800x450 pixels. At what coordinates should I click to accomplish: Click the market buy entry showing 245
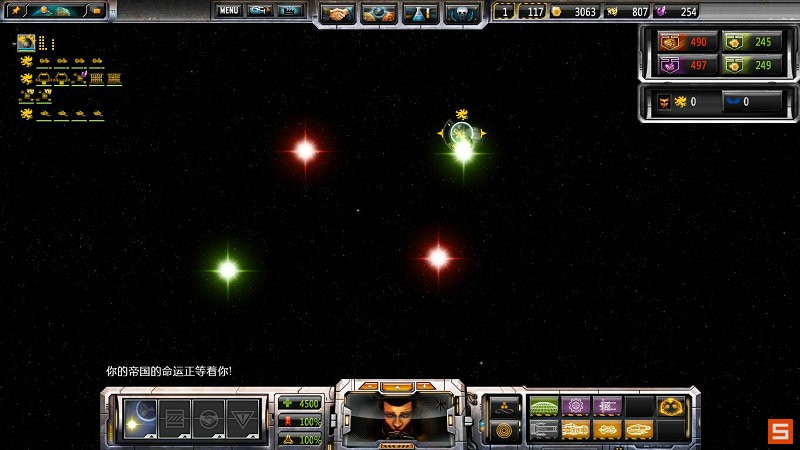click(749, 42)
